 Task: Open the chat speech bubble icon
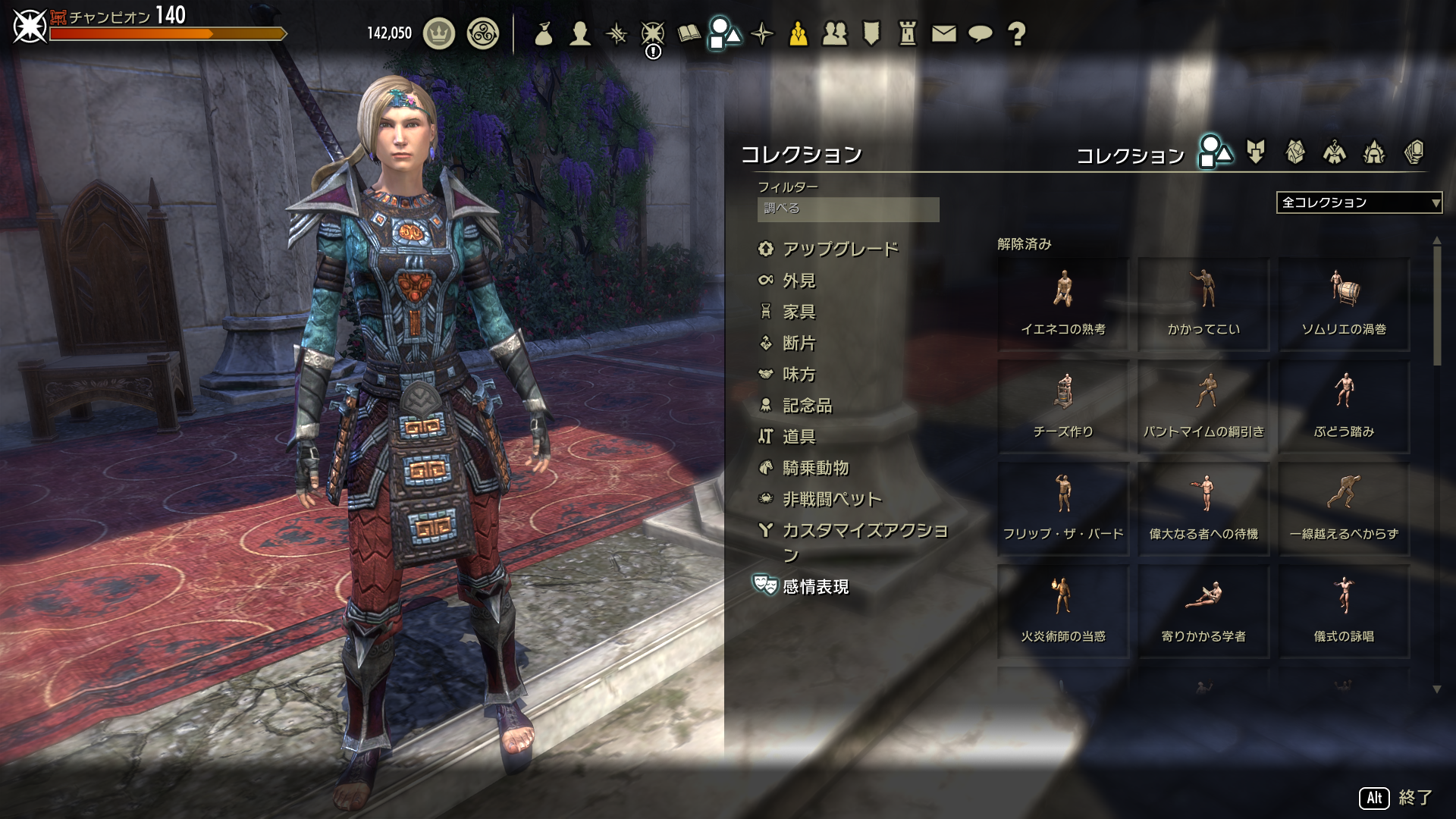pyautogui.click(x=981, y=34)
